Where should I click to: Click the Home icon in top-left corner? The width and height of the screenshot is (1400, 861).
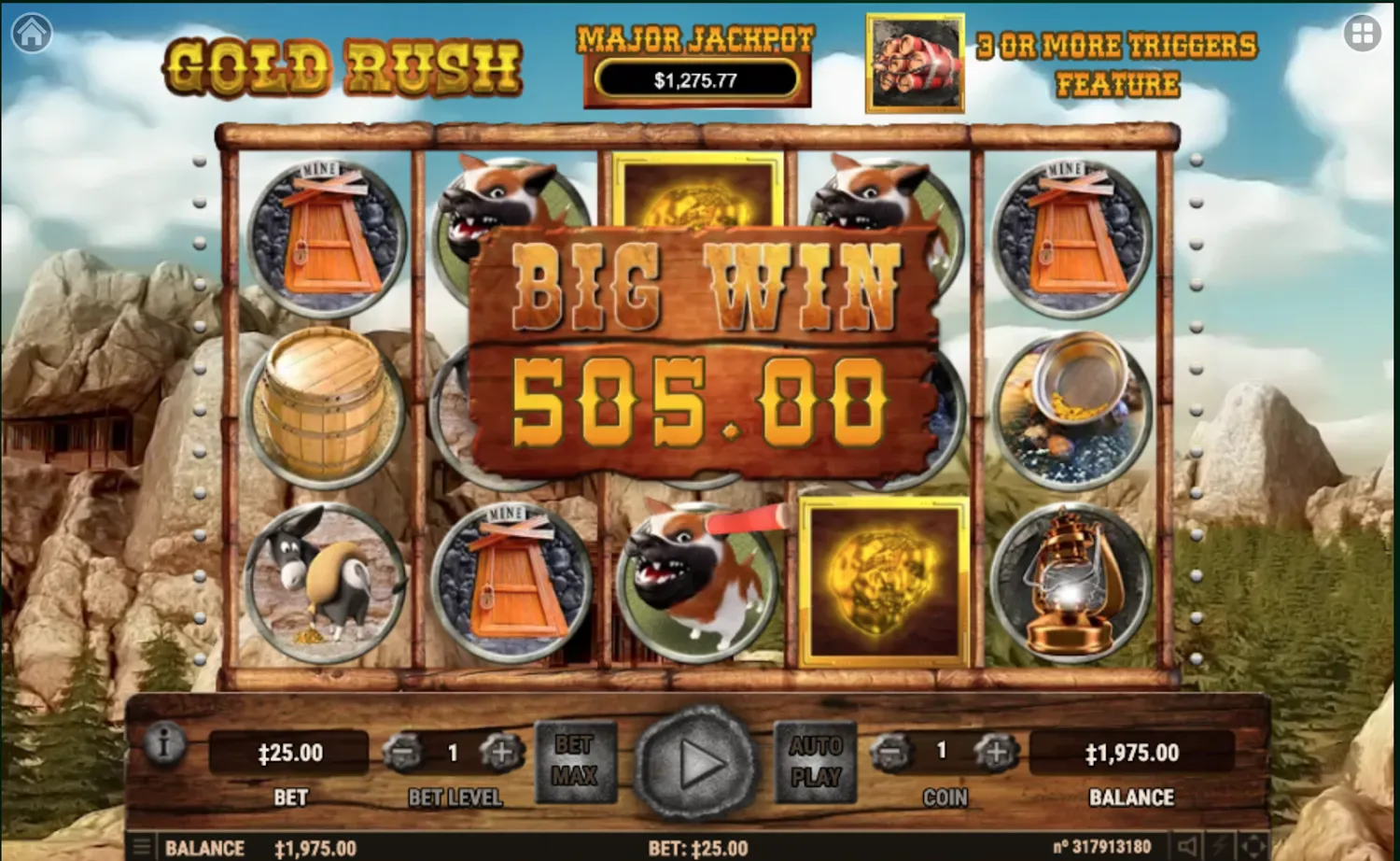pyautogui.click(x=31, y=33)
